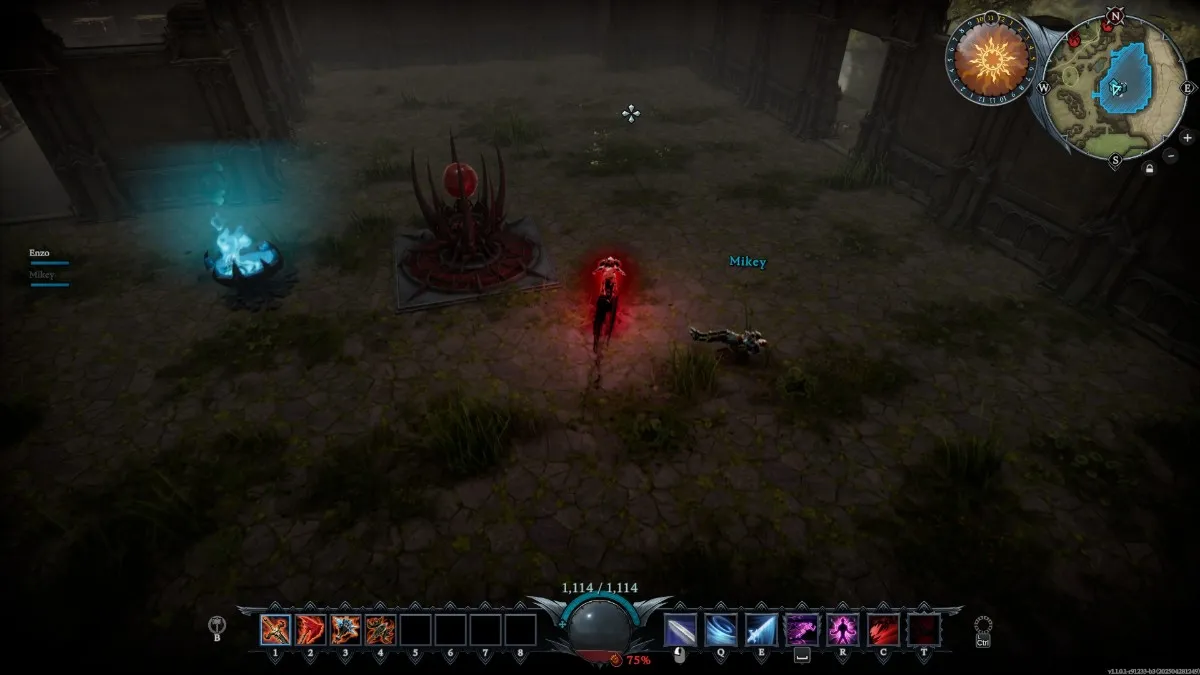Activate the primary sword attack ability icon
Viewport: 1200px width, 675px height.
click(x=680, y=629)
